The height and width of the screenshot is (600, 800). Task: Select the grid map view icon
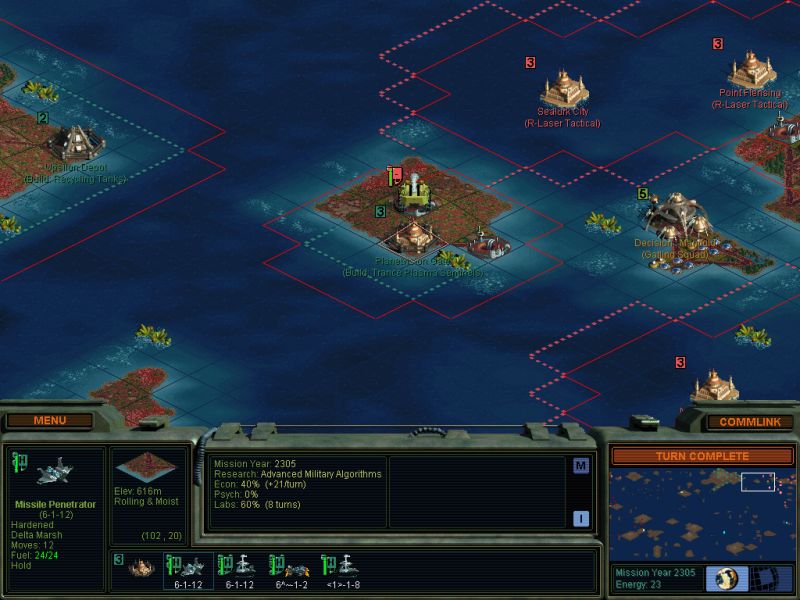click(764, 578)
